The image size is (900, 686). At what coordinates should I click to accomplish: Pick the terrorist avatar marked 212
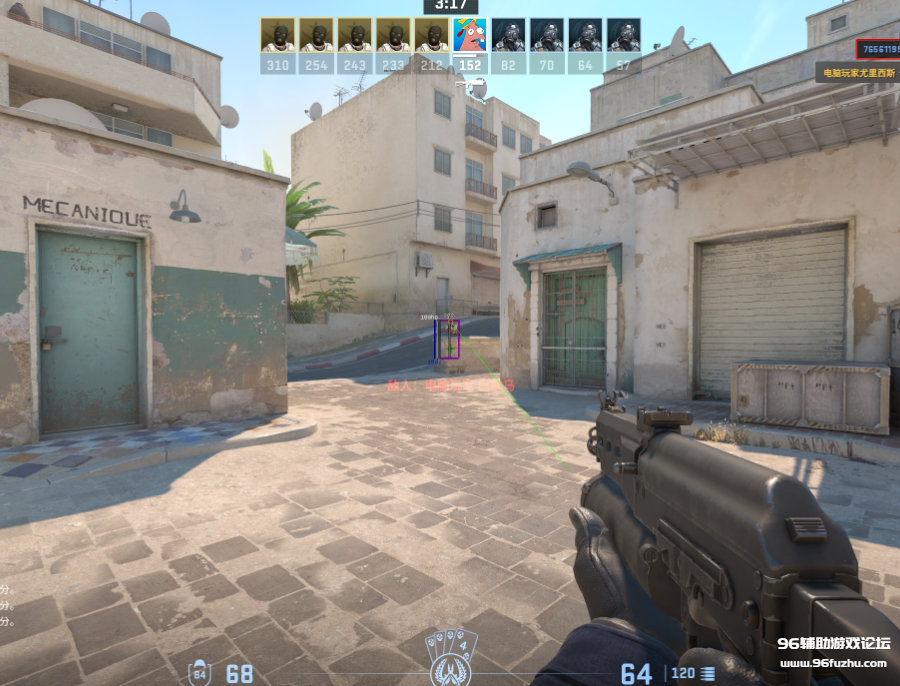431,36
